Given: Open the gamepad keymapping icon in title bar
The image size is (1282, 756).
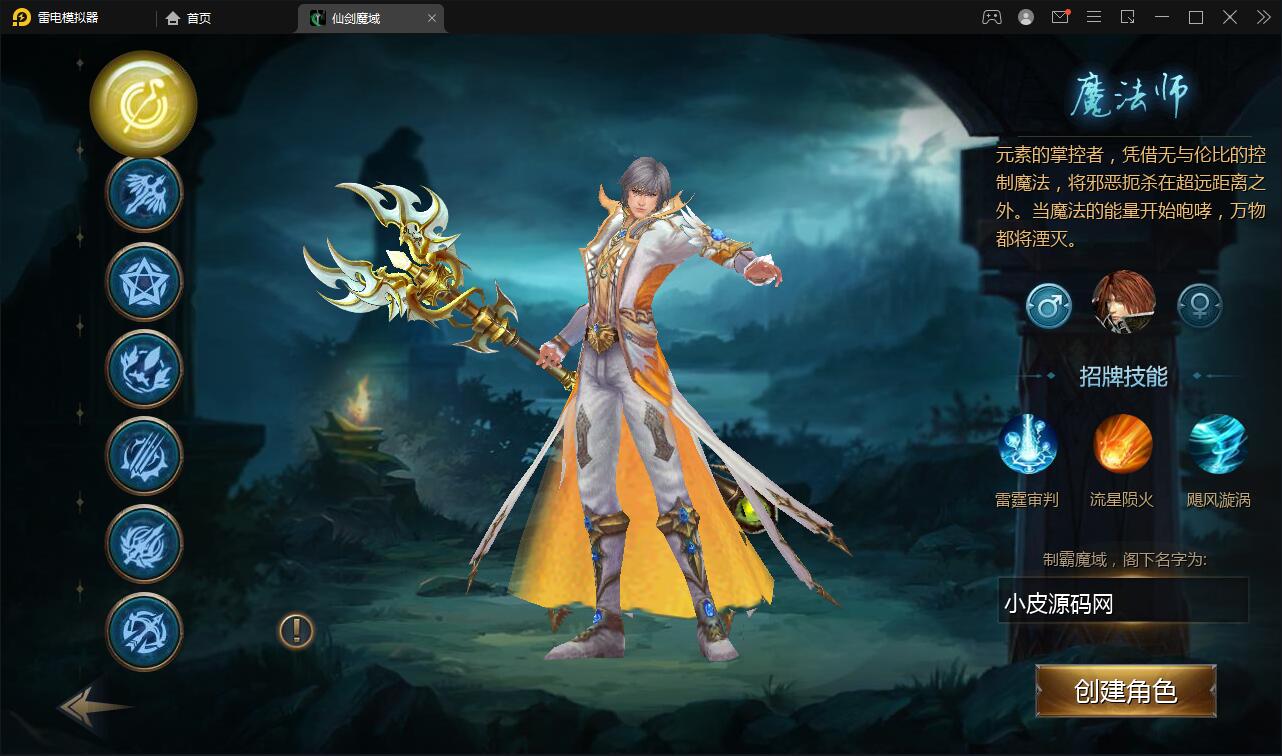Looking at the screenshot, I should pyautogui.click(x=993, y=17).
